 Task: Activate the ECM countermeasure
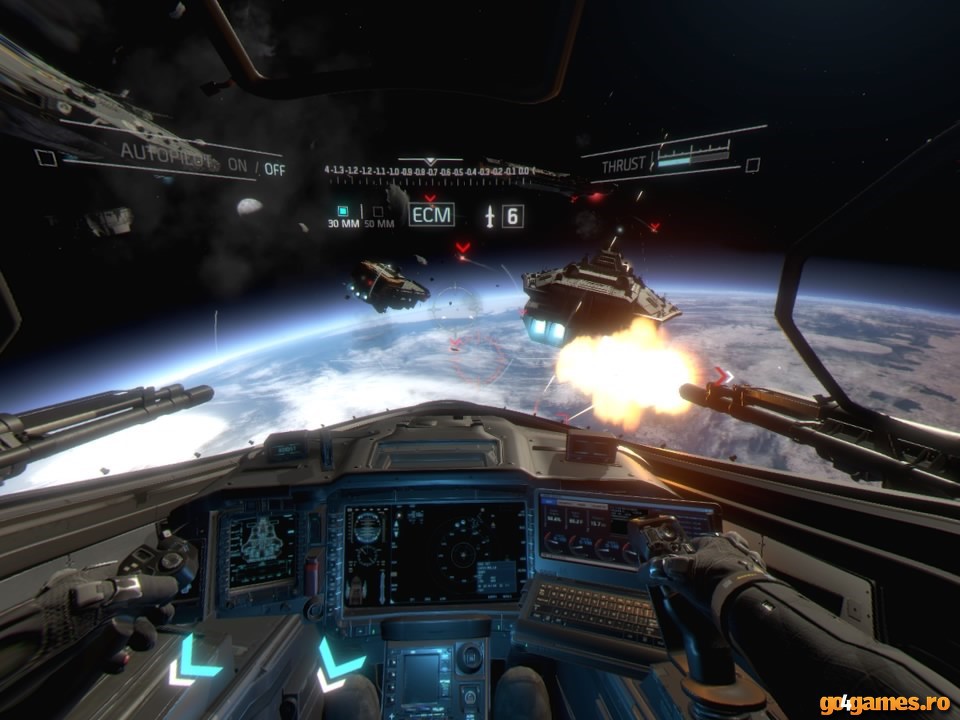pos(431,214)
